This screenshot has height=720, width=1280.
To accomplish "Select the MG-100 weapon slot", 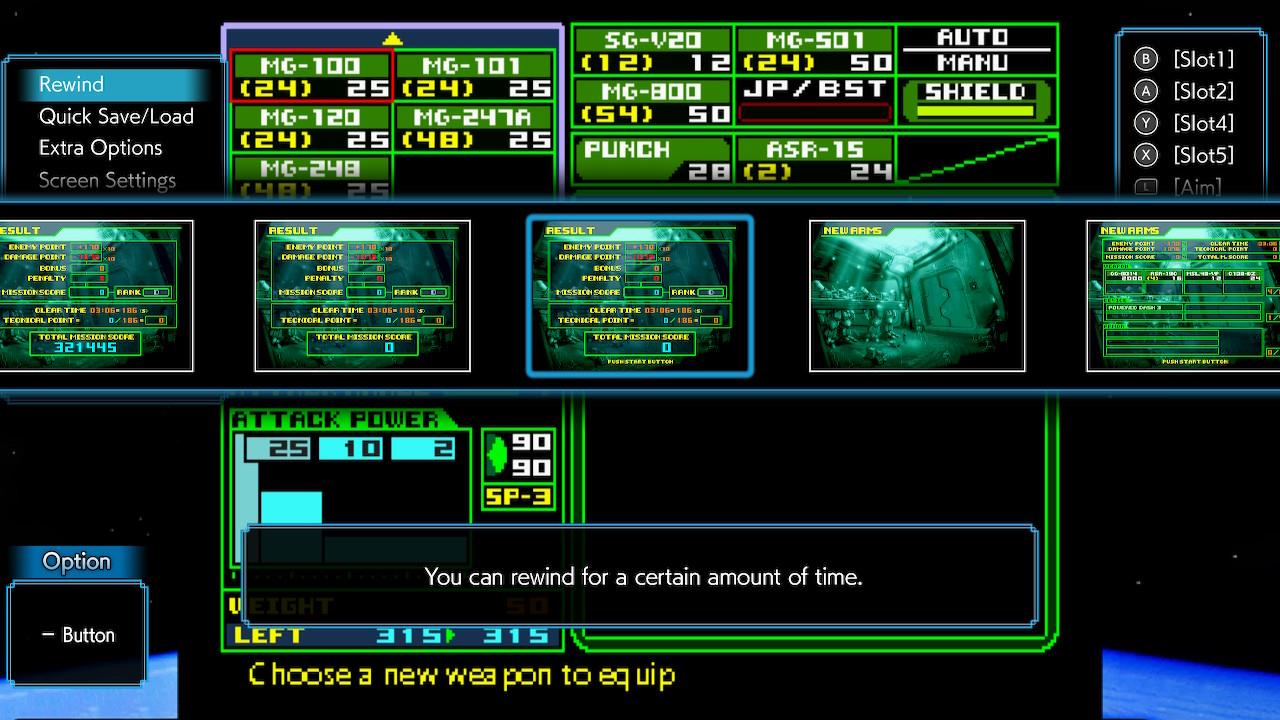I will pos(311,77).
